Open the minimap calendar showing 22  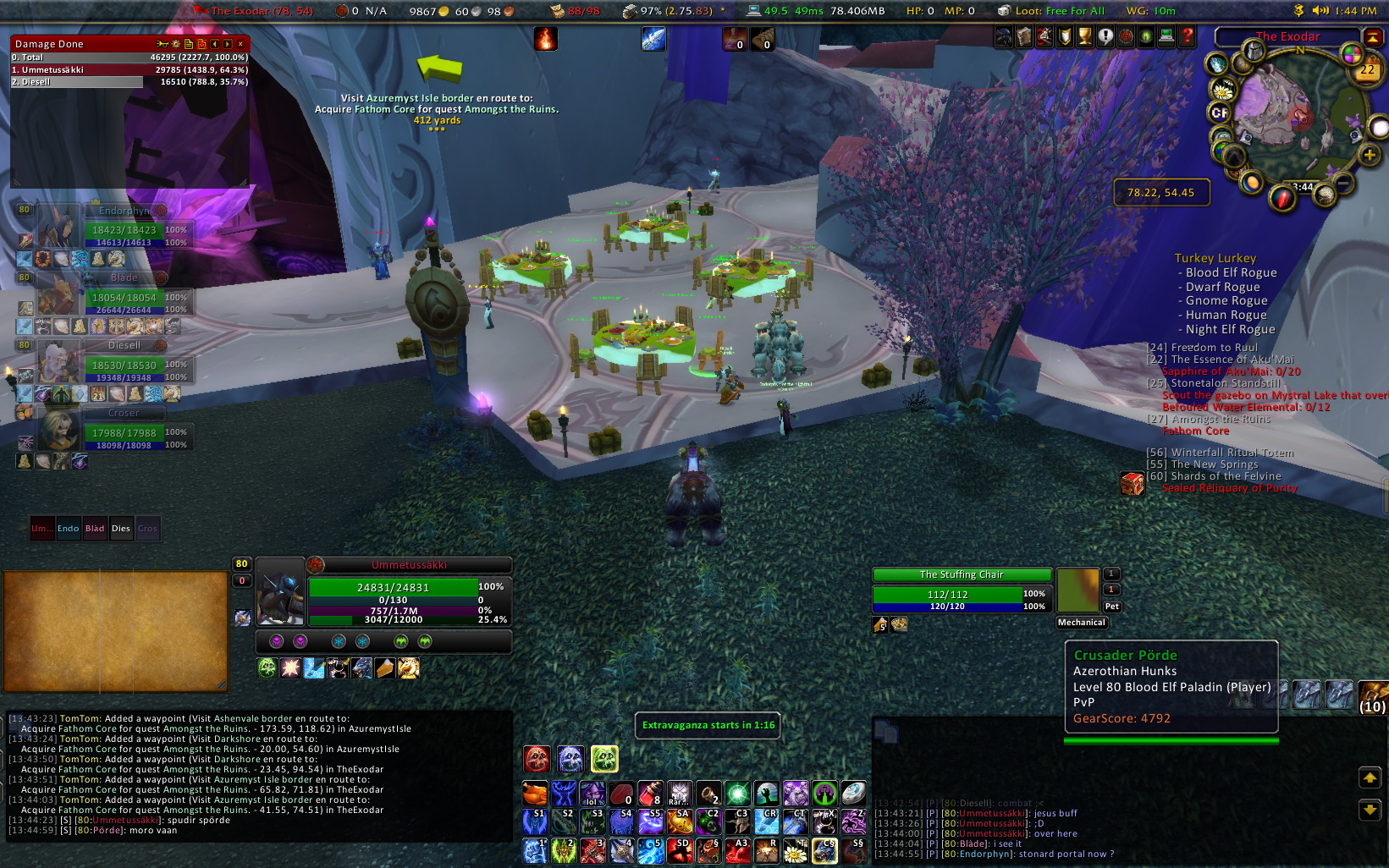[1367, 70]
